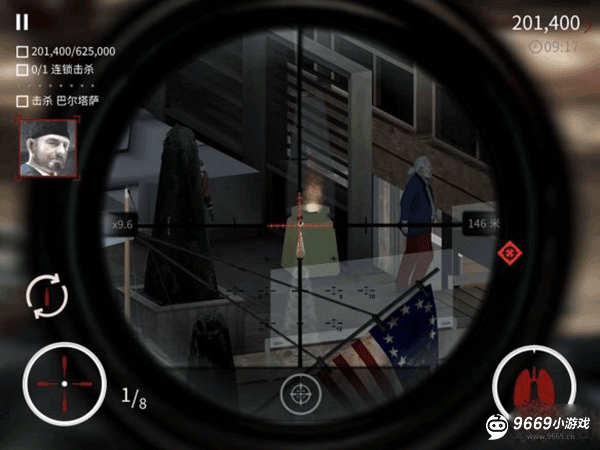Screen dimensions: 600x450
Task: Tap the small scope reticle button
Action: [298, 394]
